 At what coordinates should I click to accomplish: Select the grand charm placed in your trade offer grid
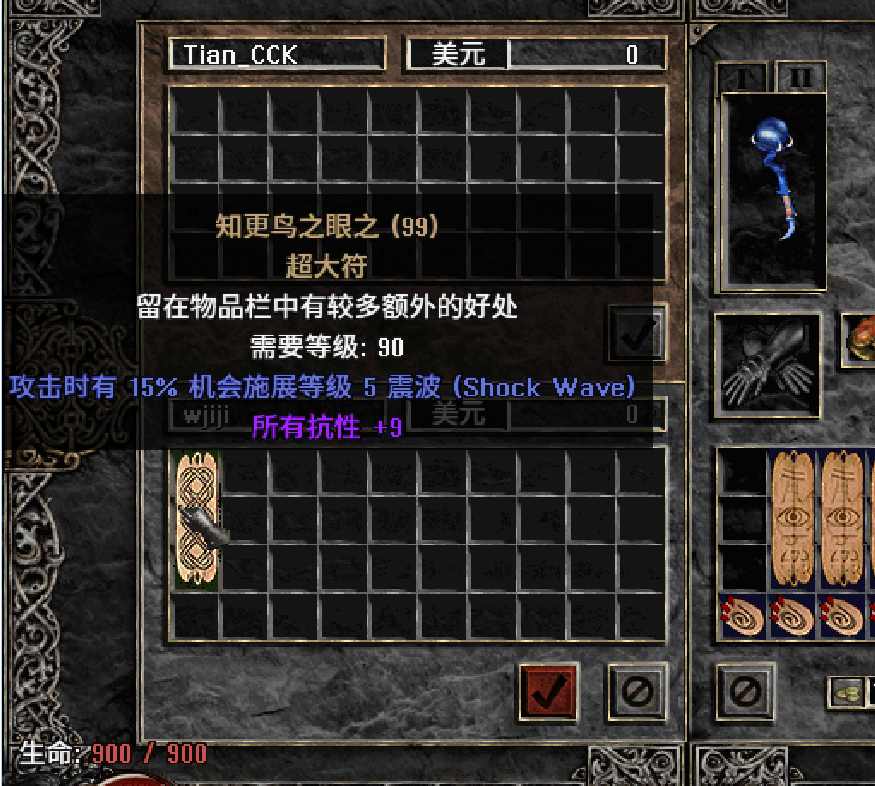[x=196, y=520]
